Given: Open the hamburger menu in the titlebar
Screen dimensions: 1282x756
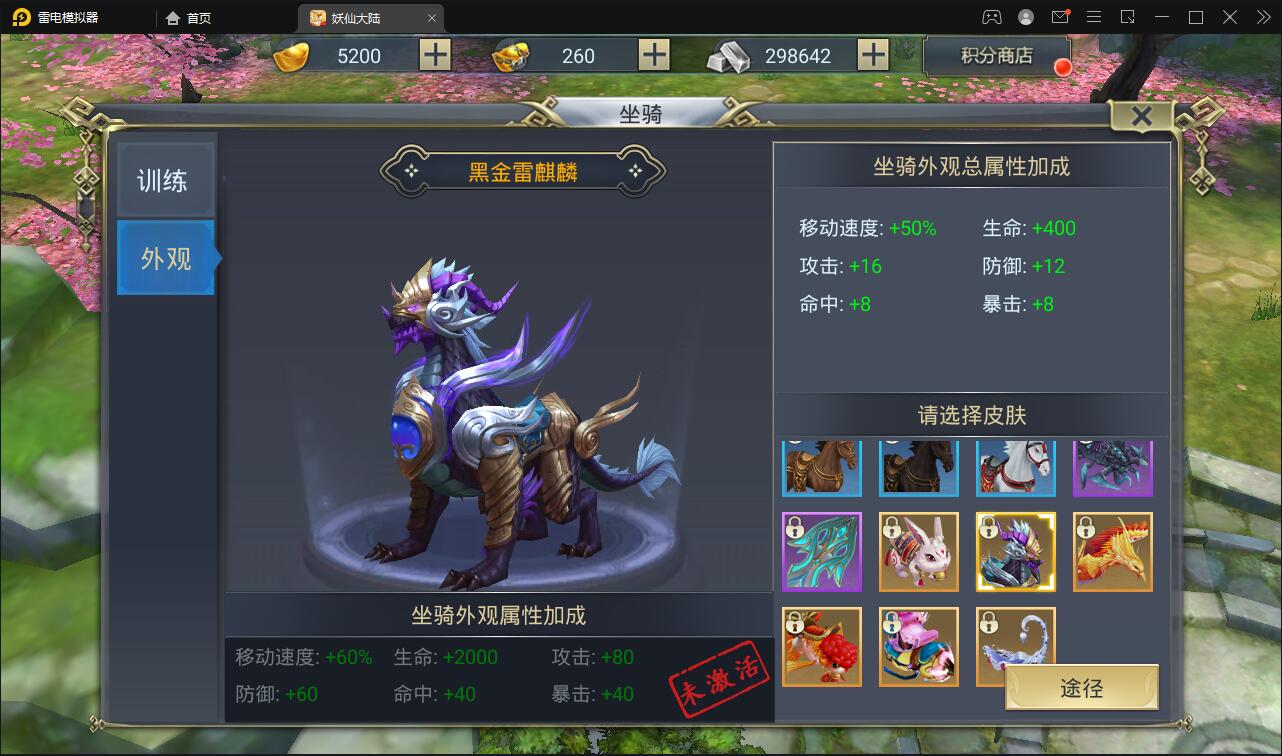Looking at the screenshot, I should tap(1094, 17).
